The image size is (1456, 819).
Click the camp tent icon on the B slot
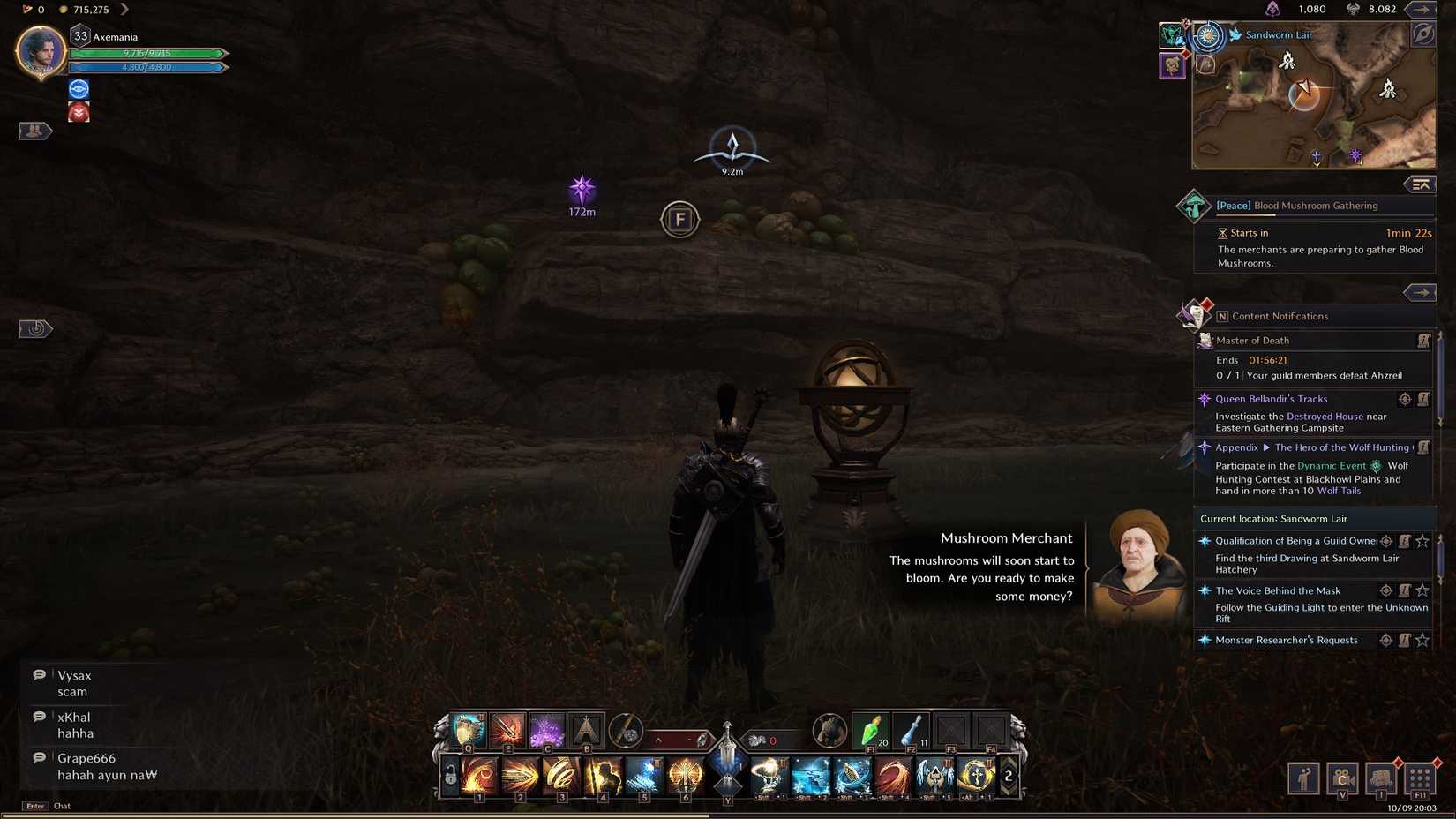click(586, 731)
